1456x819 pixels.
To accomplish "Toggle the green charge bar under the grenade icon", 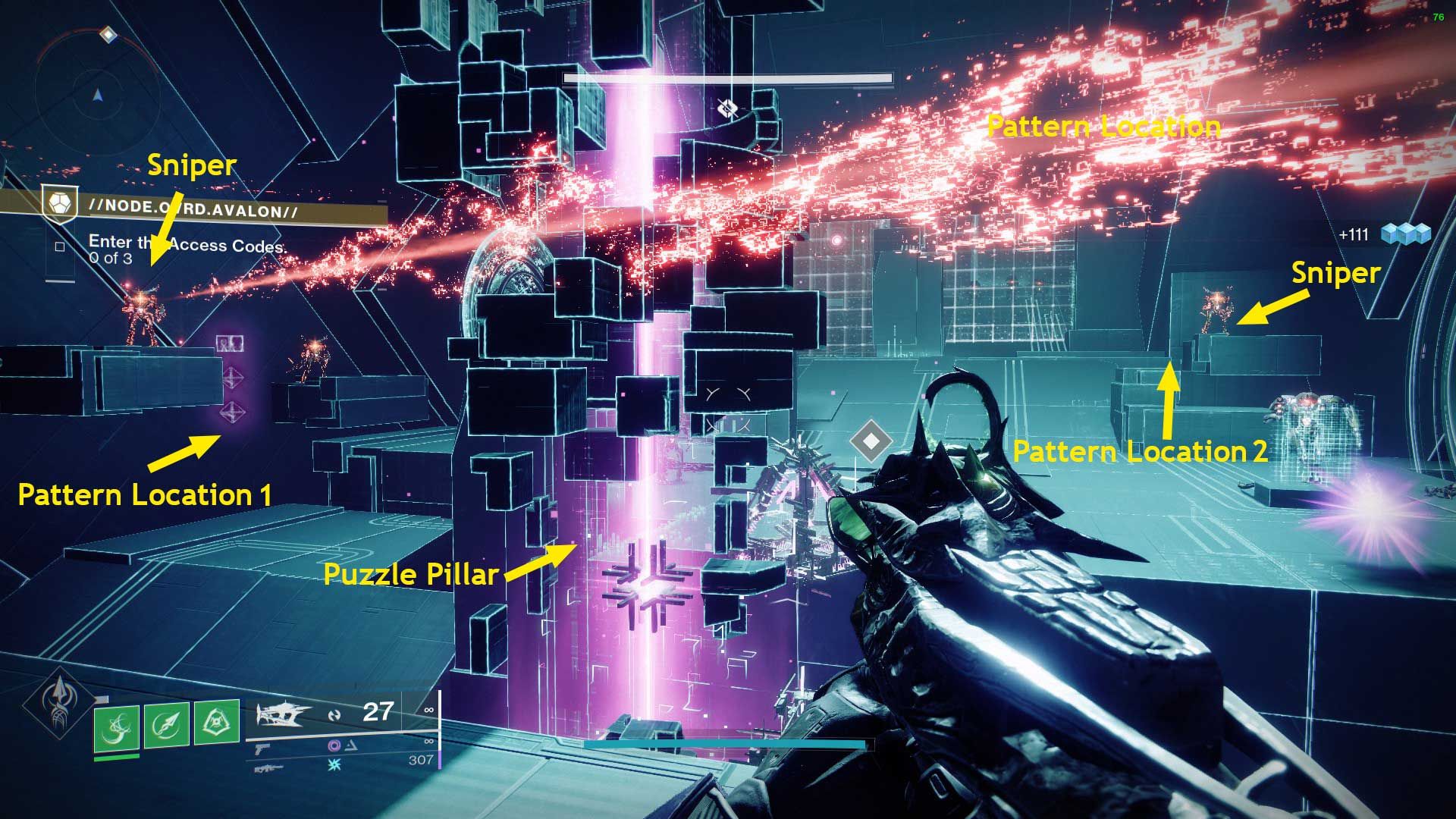I will coord(118,757).
